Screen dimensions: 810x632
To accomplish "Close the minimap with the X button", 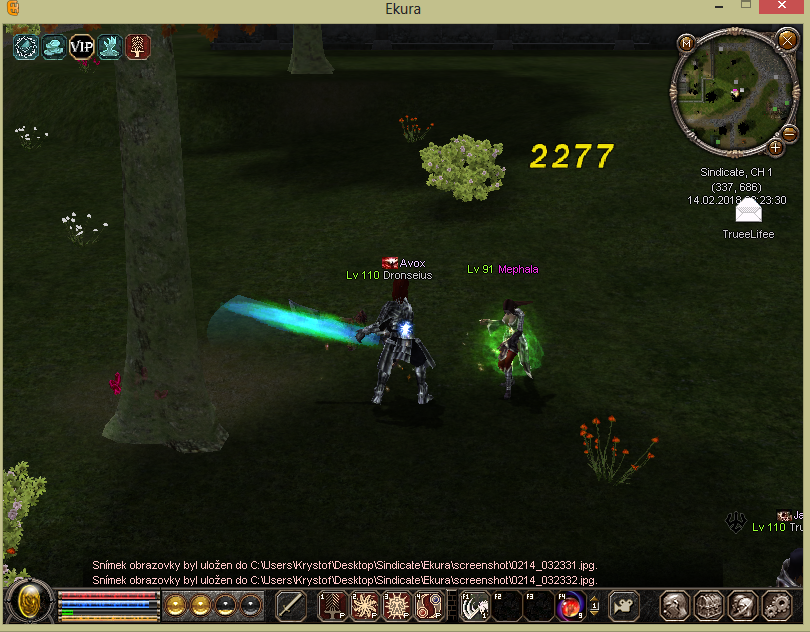I will (x=787, y=41).
